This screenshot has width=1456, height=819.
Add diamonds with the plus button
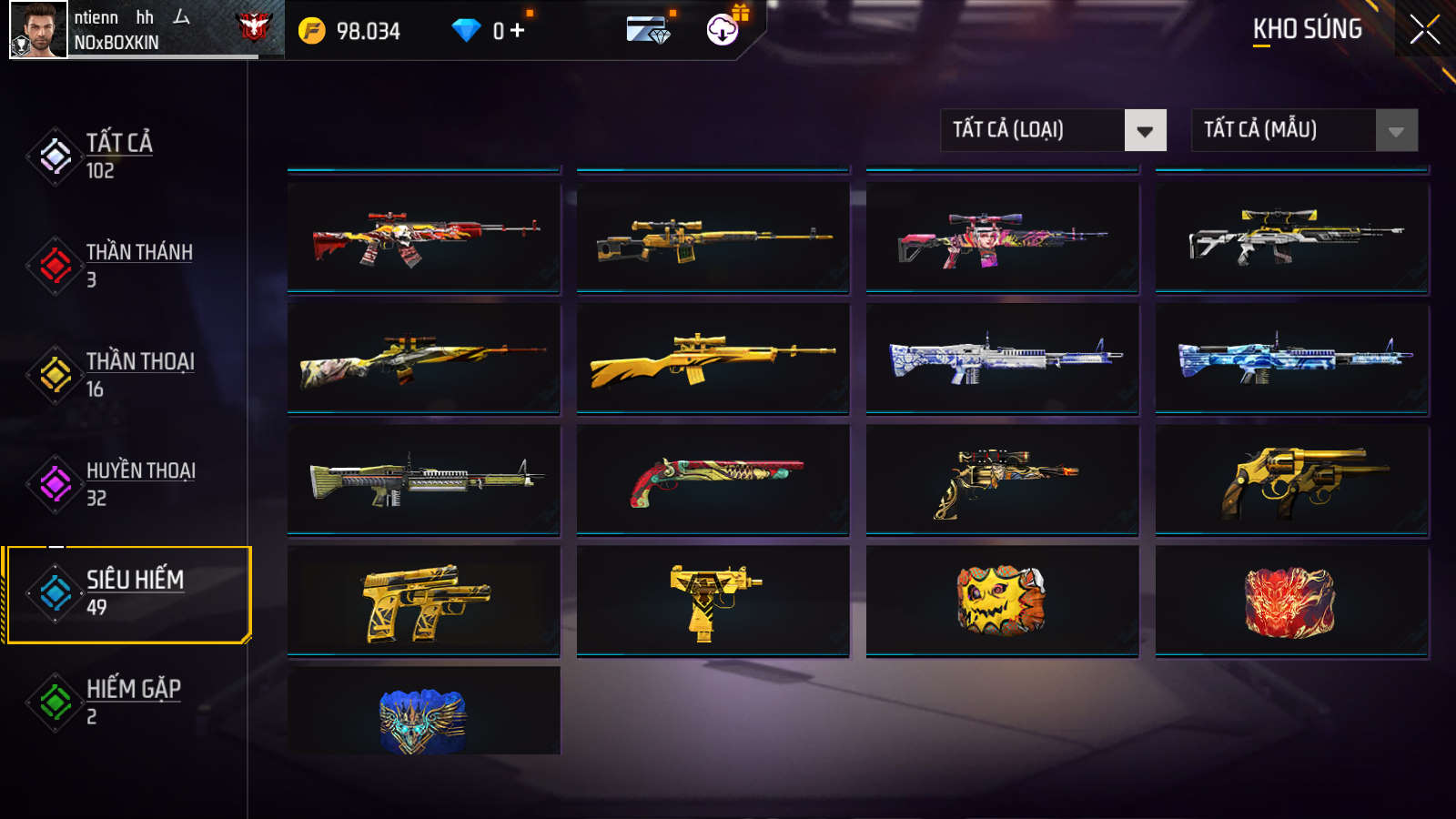point(518,31)
